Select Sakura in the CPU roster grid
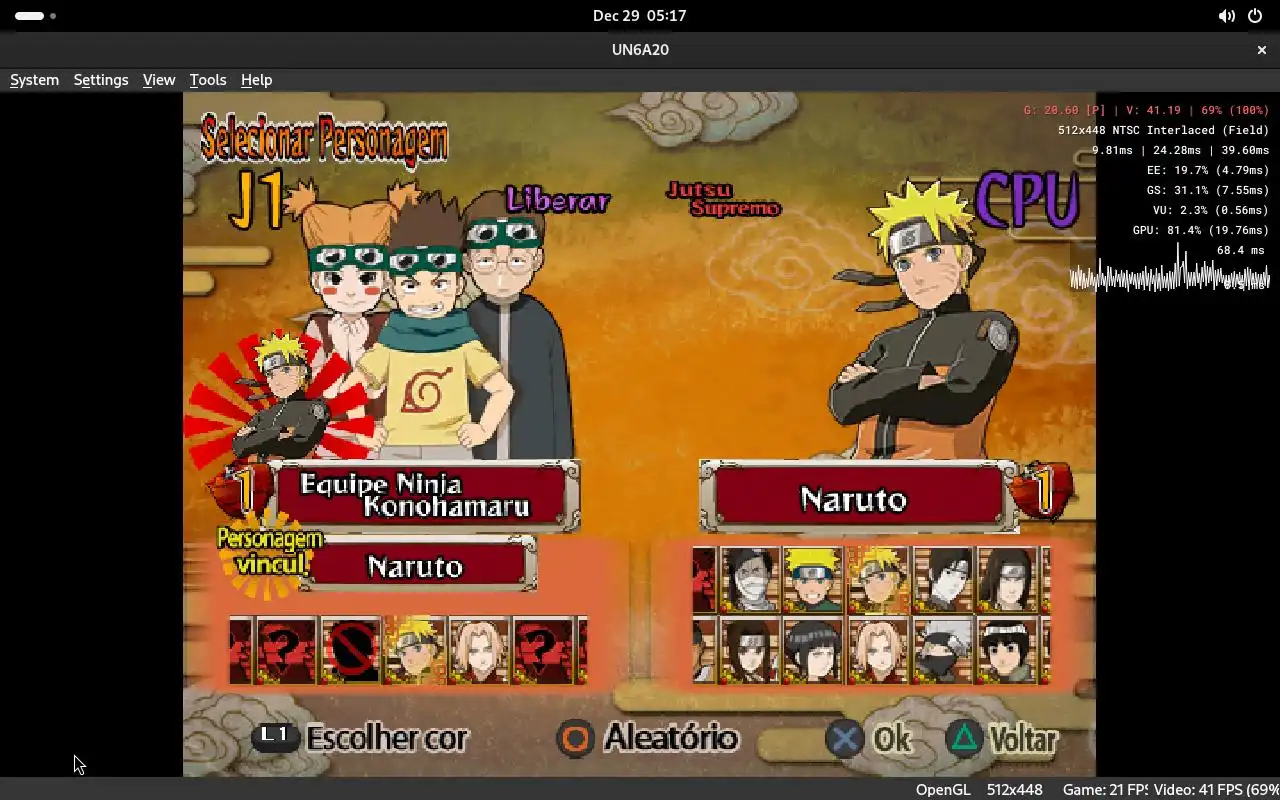 [x=878, y=650]
